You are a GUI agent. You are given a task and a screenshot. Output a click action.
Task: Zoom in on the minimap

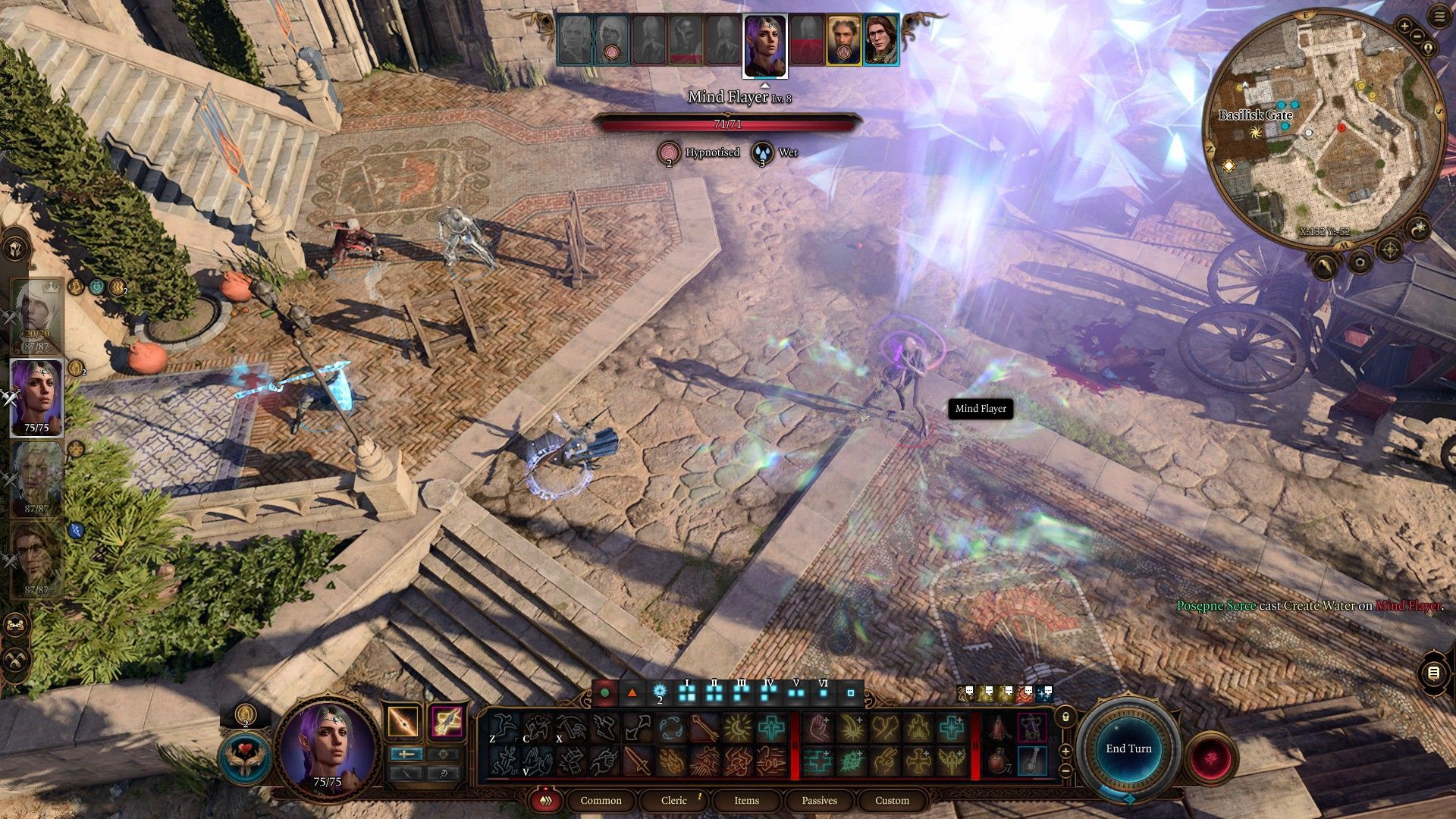(x=1404, y=27)
